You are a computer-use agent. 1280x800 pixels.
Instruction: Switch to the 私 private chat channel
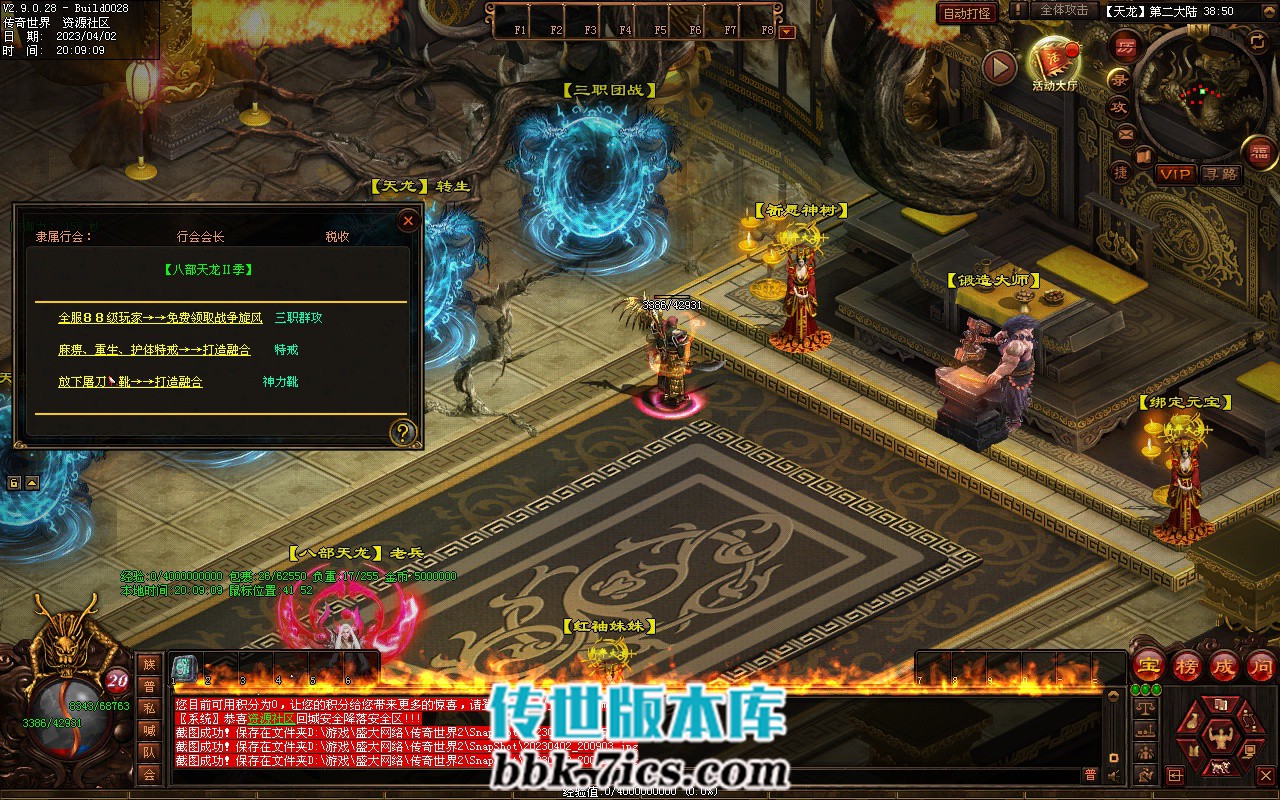149,708
